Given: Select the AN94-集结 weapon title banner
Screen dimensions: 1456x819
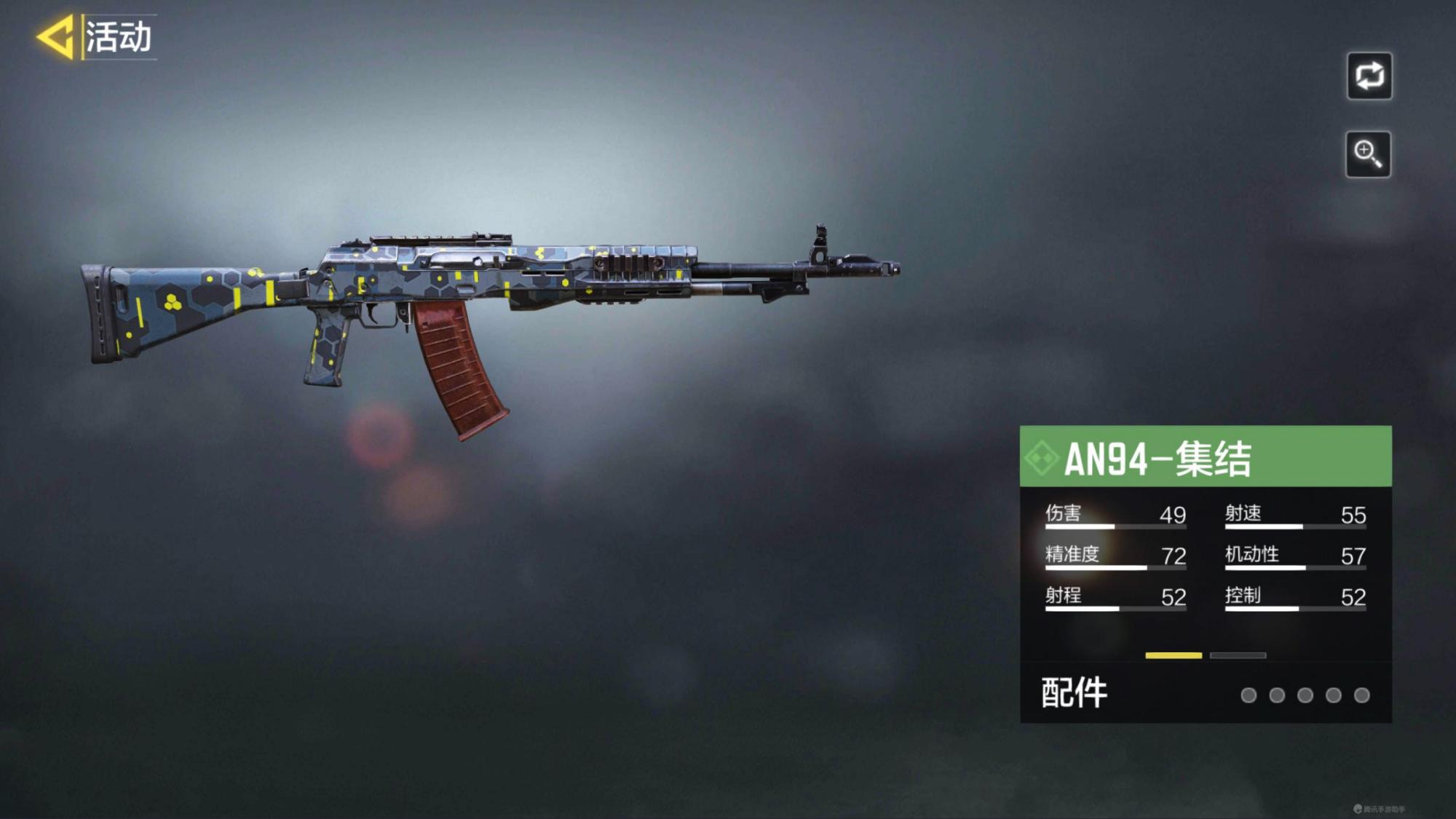Looking at the screenshot, I should tap(1205, 456).
